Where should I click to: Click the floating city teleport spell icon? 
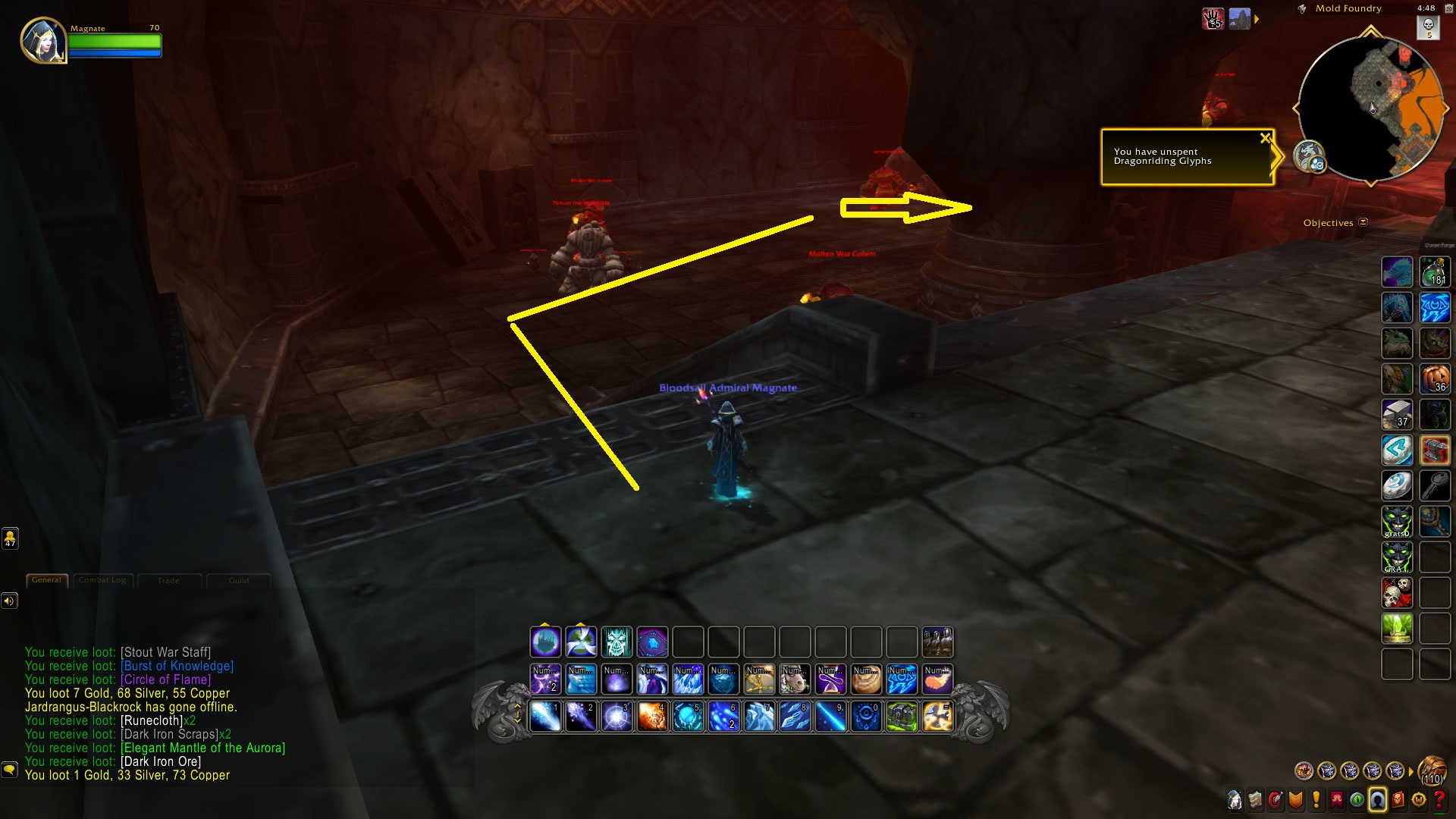click(x=545, y=642)
